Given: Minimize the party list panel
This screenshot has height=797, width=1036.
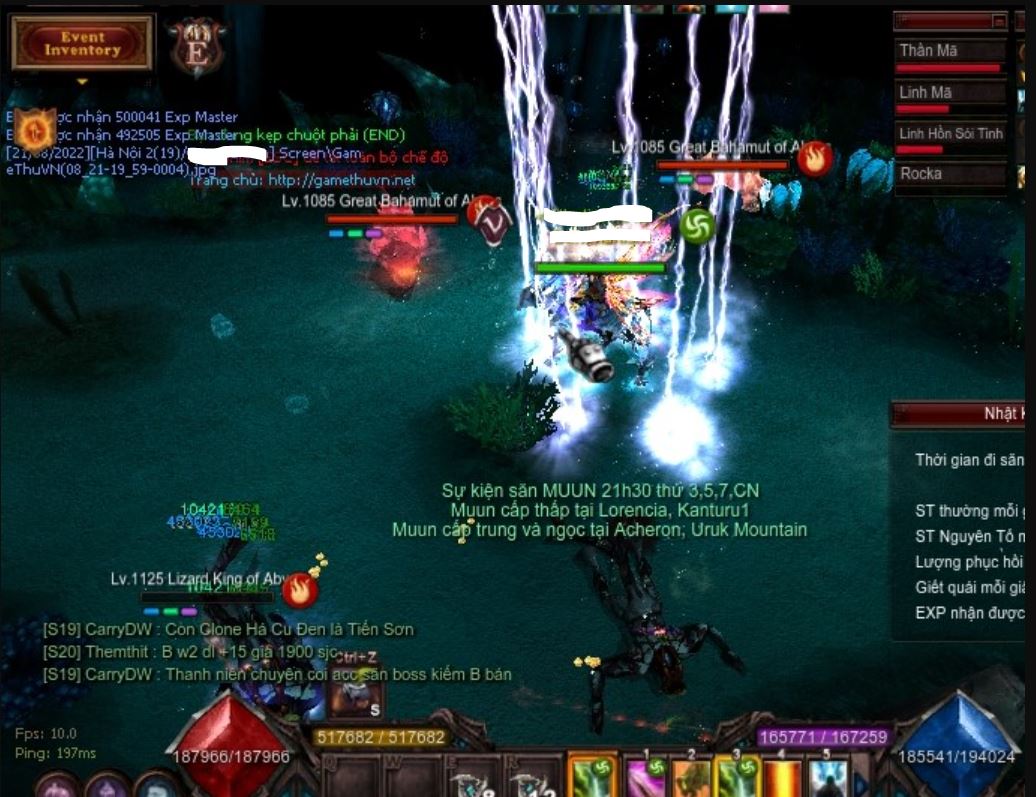Looking at the screenshot, I should point(998,20).
